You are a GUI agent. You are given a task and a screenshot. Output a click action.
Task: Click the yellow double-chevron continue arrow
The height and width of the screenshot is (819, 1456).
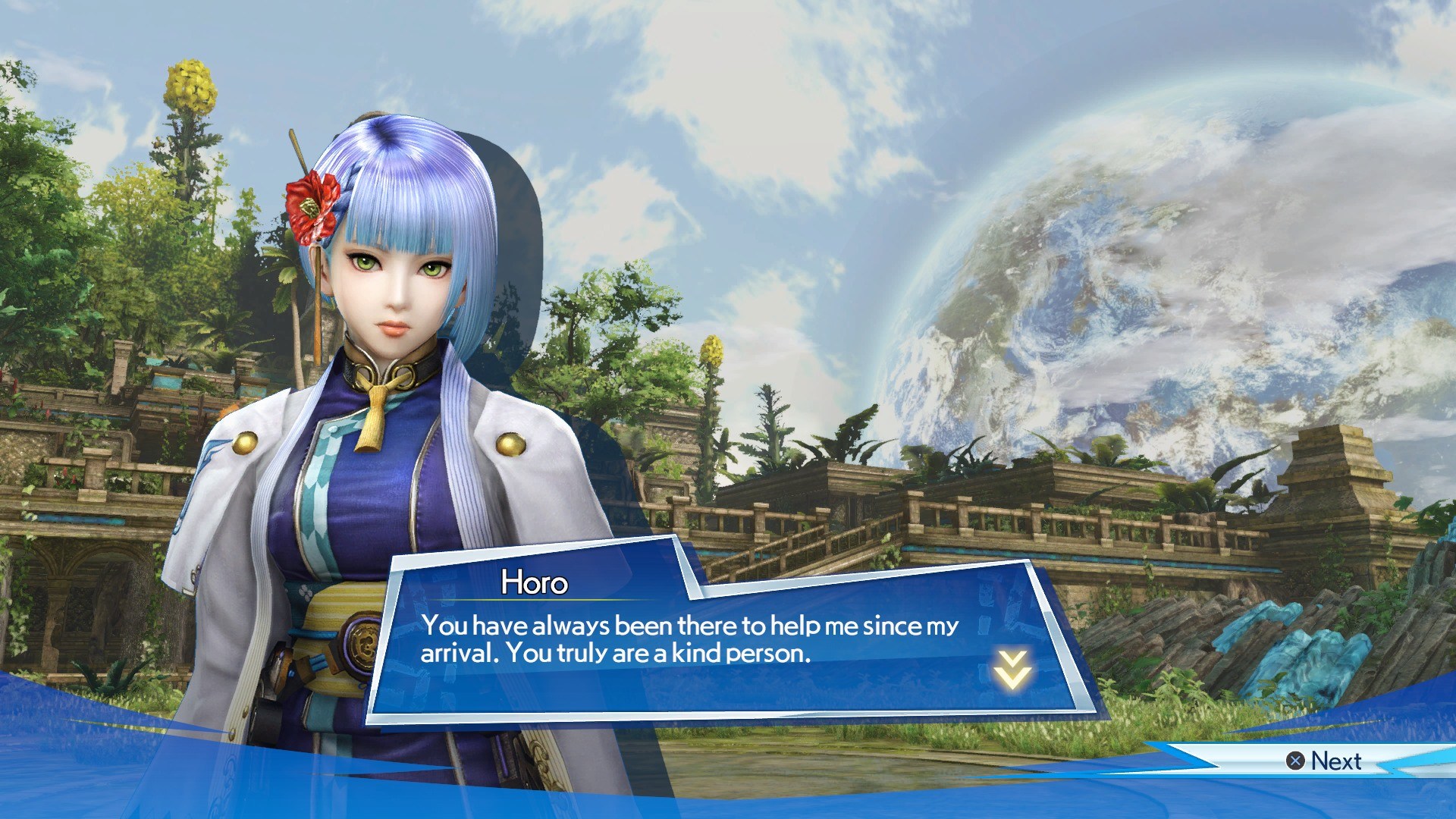click(1013, 669)
